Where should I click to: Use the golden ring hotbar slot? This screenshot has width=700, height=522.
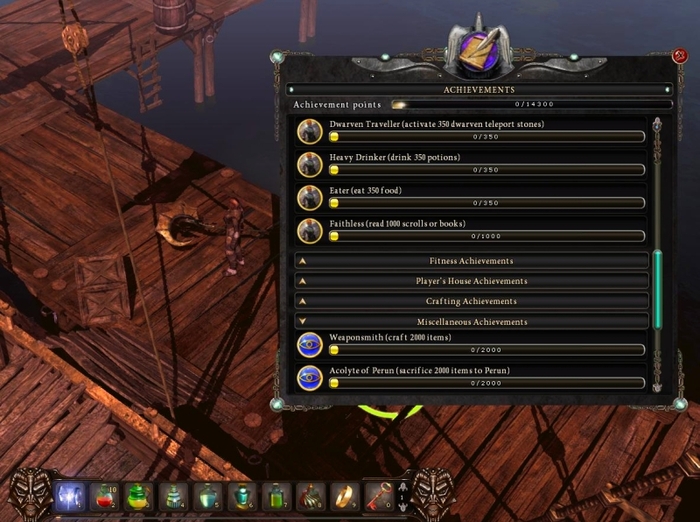pos(344,496)
